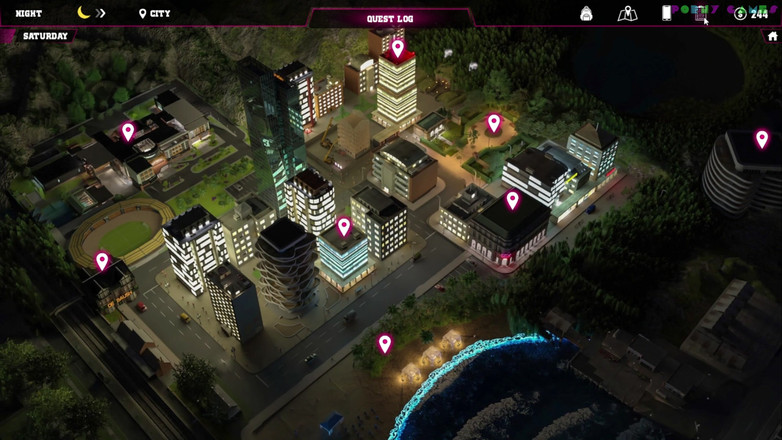Click the City location label
Screen dimensions: 782x440
[x=154, y=14]
